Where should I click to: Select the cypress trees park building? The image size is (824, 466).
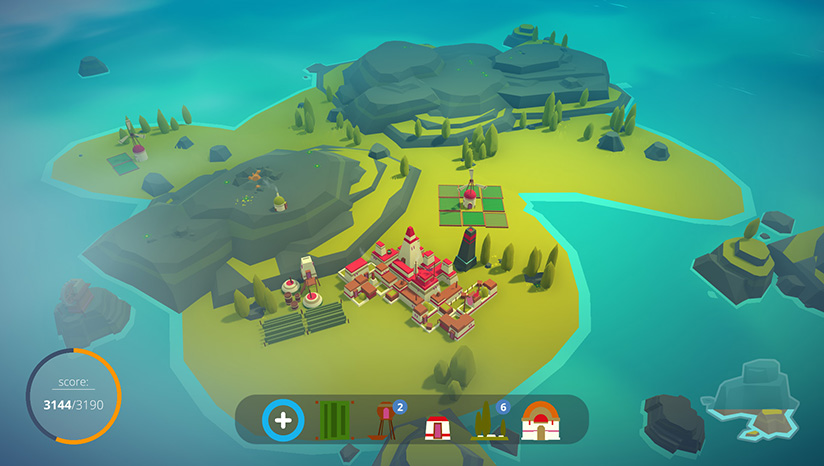[487, 422]
